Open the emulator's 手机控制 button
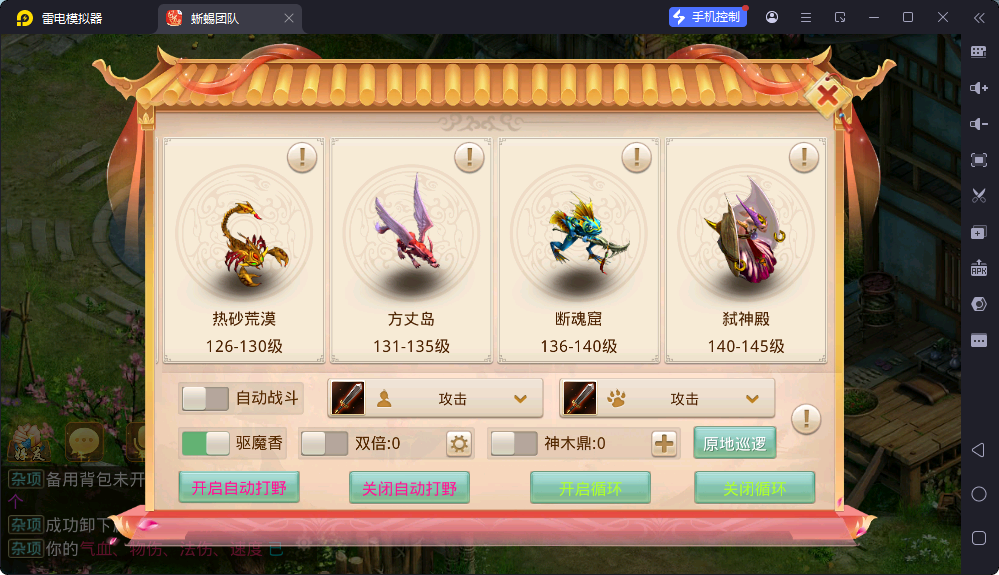 (708, 17)
